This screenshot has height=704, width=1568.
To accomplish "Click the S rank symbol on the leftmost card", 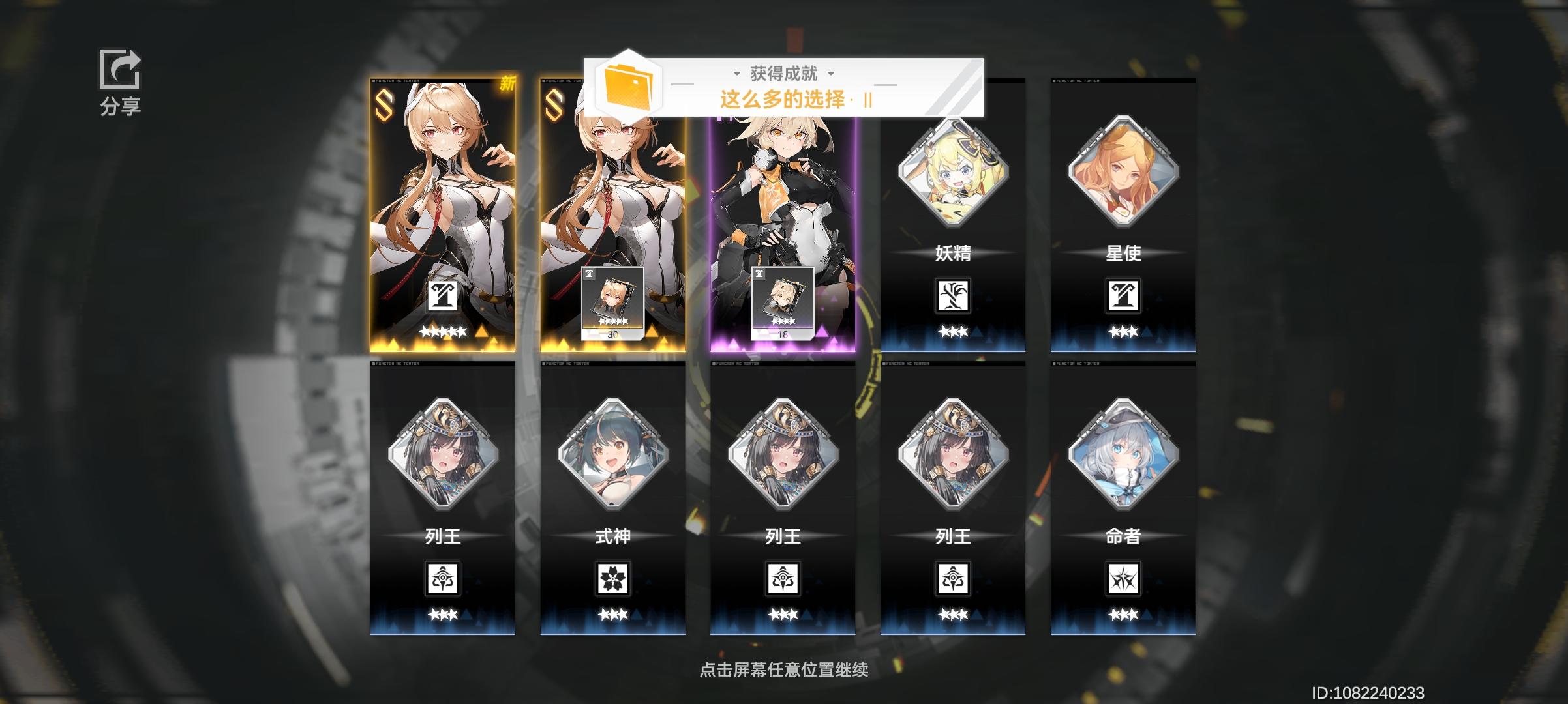I will 384,104.
